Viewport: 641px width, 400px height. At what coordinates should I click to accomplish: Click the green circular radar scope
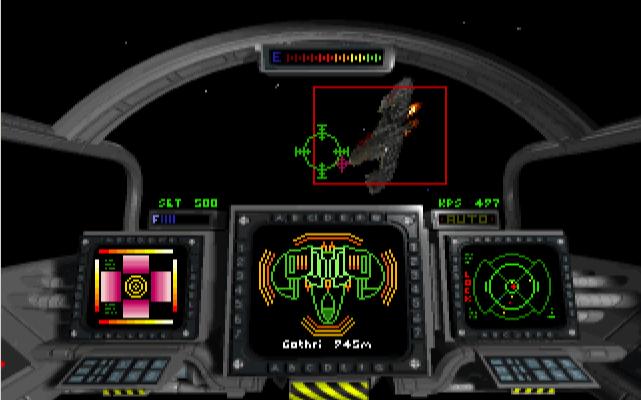click(x=510, y=284)
